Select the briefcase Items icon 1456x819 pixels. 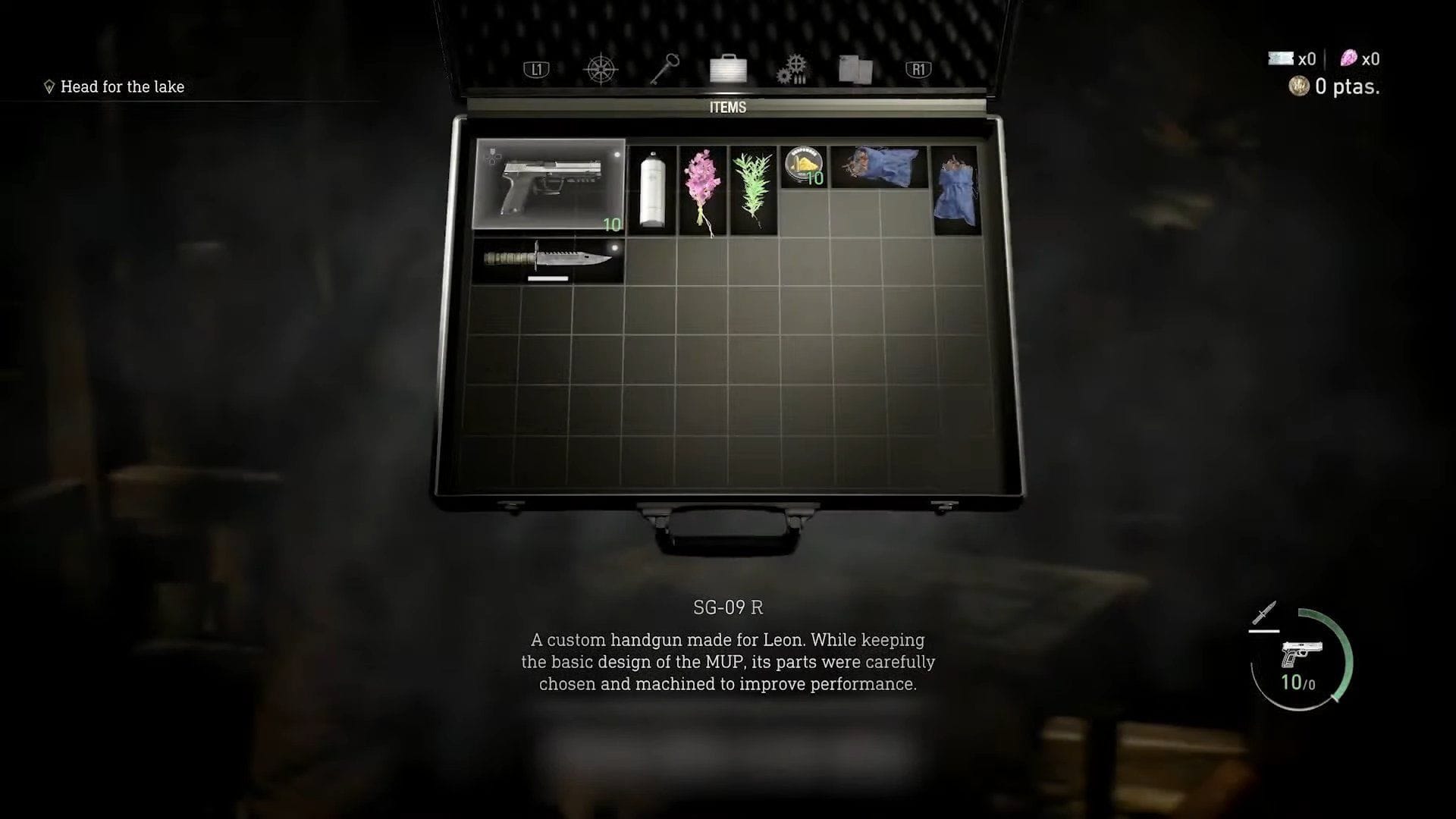727,68
